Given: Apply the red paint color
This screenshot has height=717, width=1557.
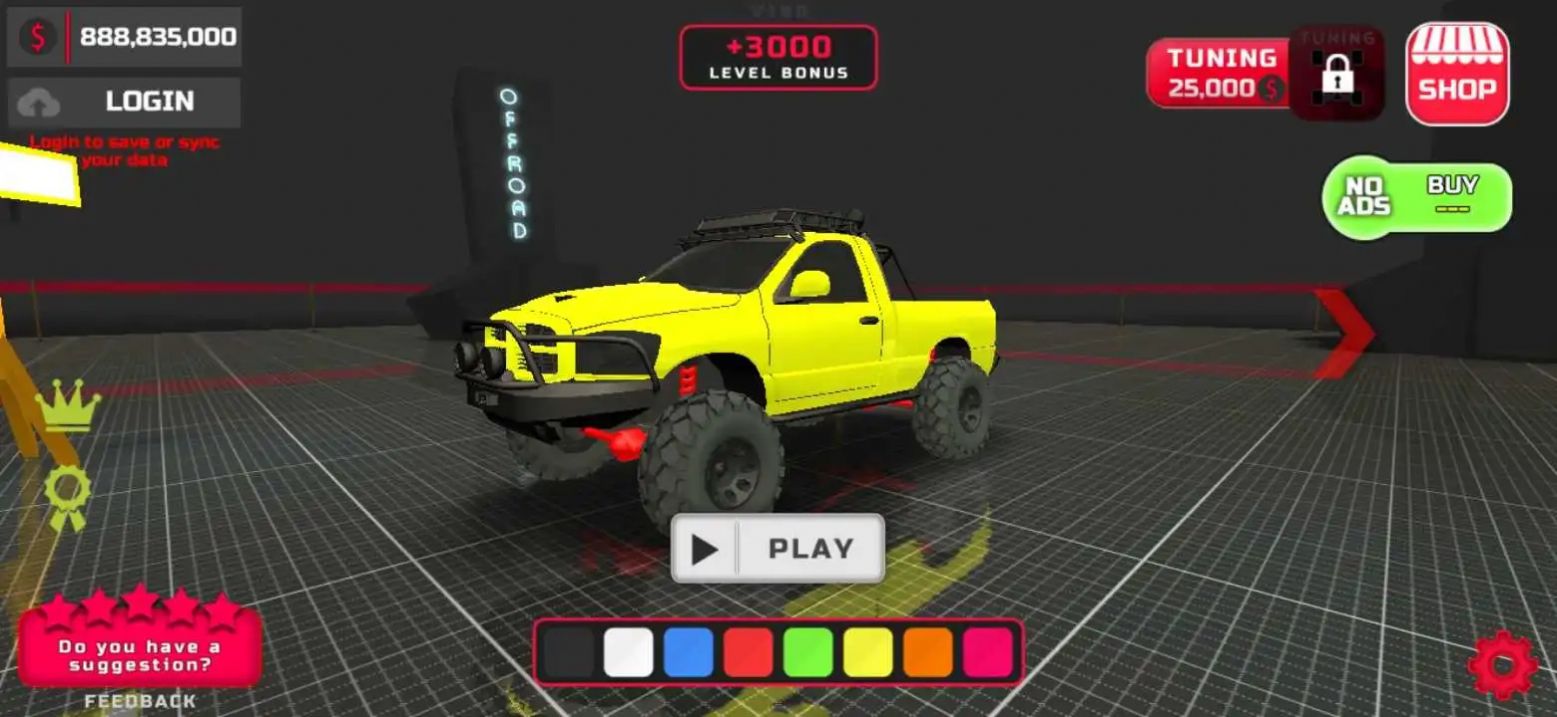Looking at the screenshot, I should click(748, 652).
